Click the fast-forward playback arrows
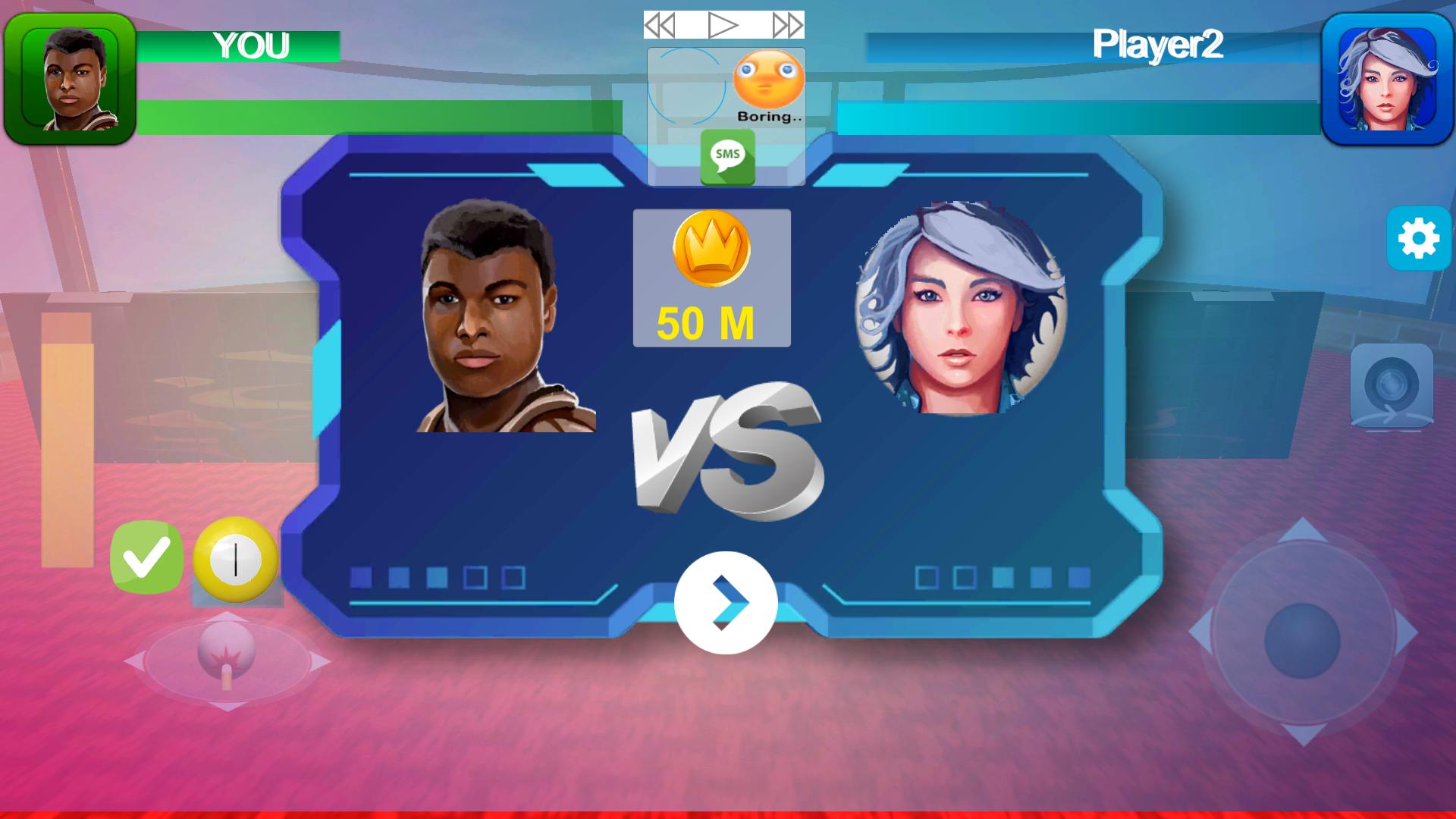 tap(788, 26)
